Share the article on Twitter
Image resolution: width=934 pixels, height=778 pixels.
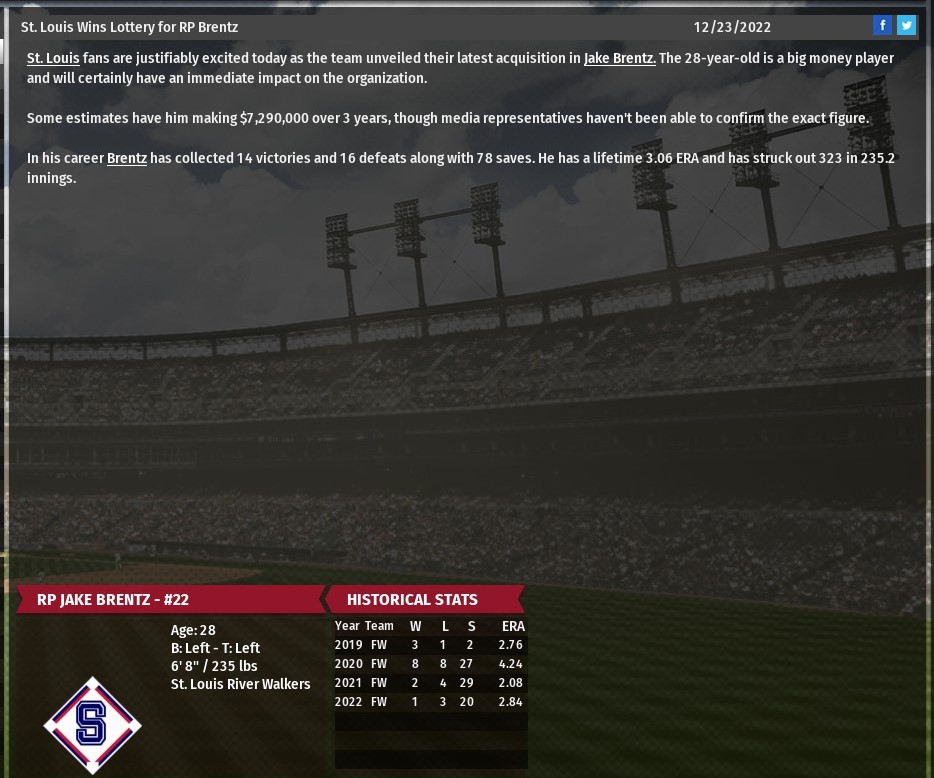pyautogui.click(x=906, y=26)
